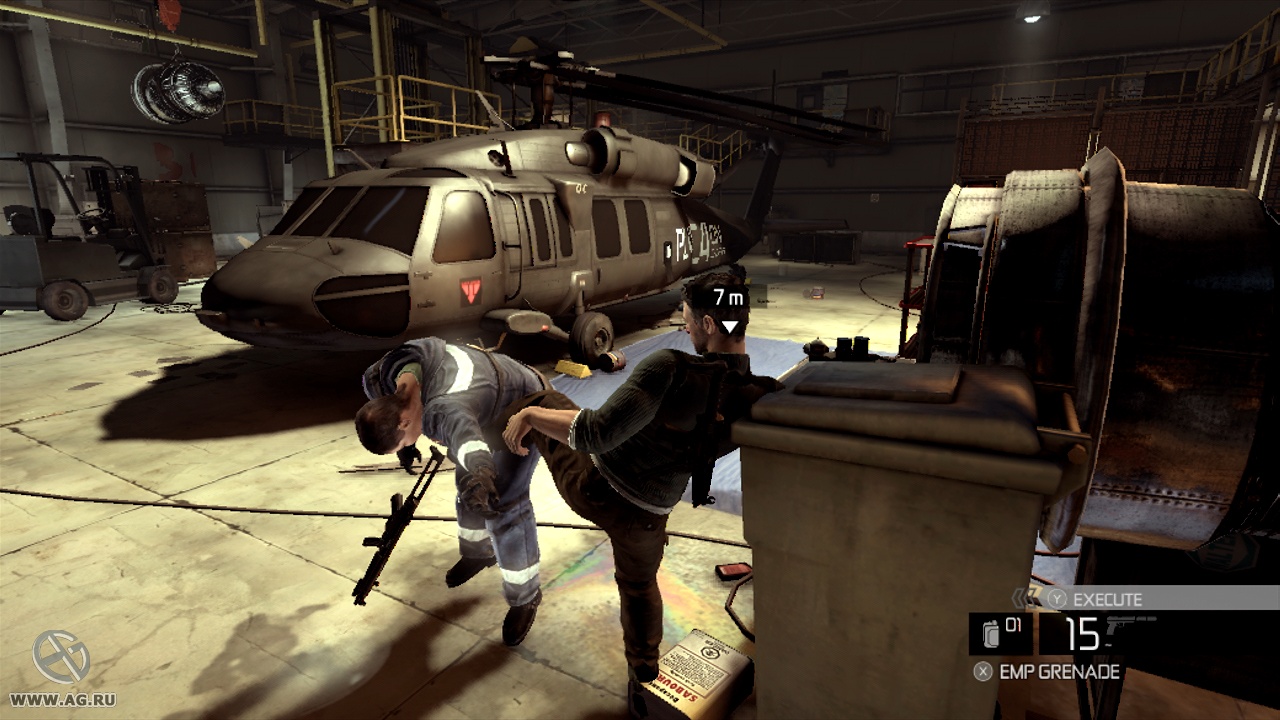Screen dimensions: 1280x720
Task: Click the ammo counter showing 15
Action: tap(1082, 633)
